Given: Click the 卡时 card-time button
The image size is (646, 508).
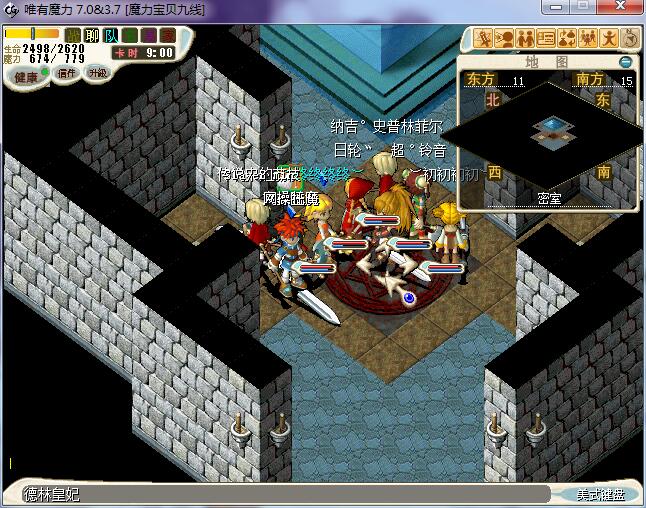Looking at the screenshot, I should (126, 53).
